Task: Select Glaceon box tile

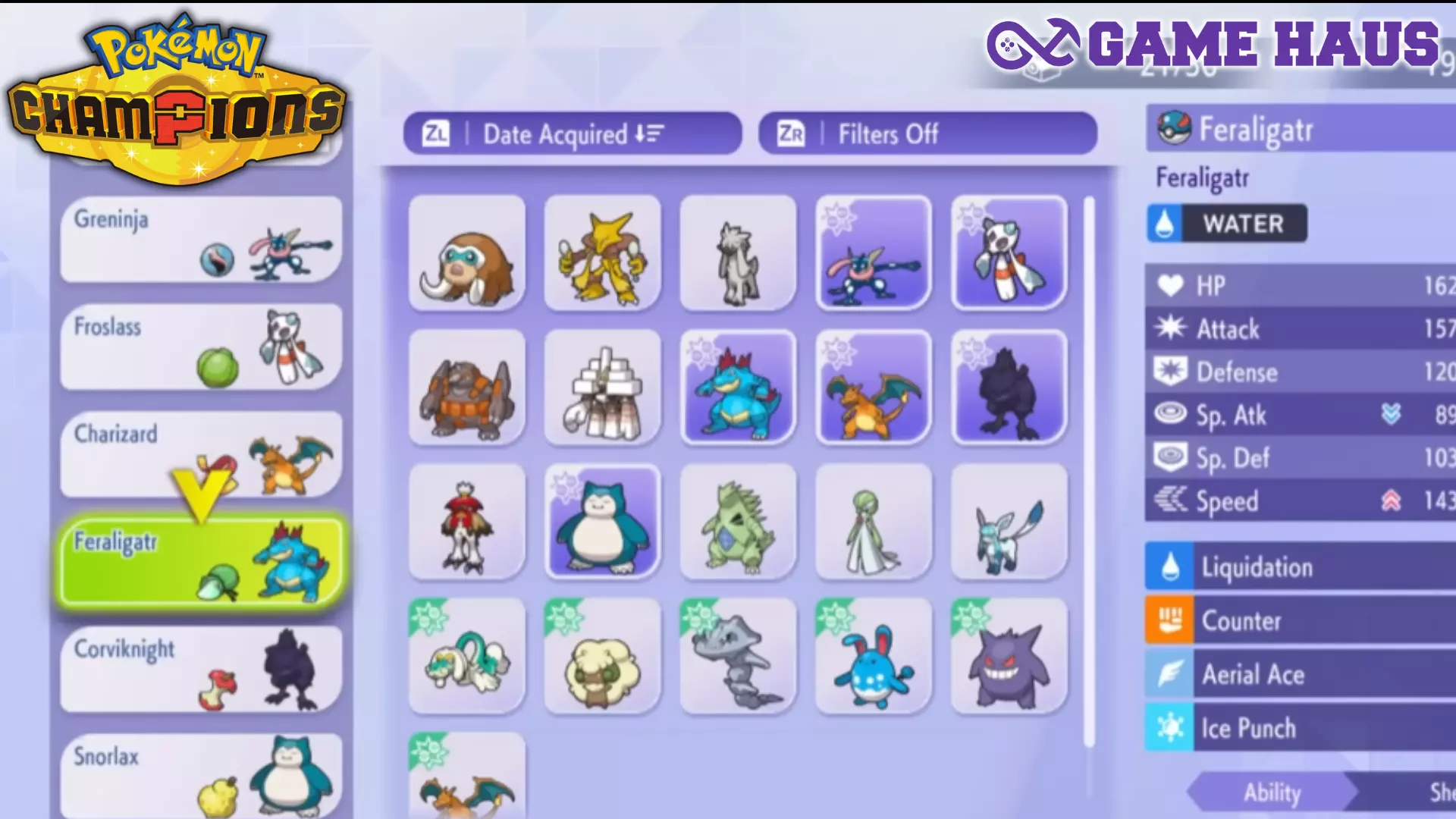Action: [x=1009, y=522]
